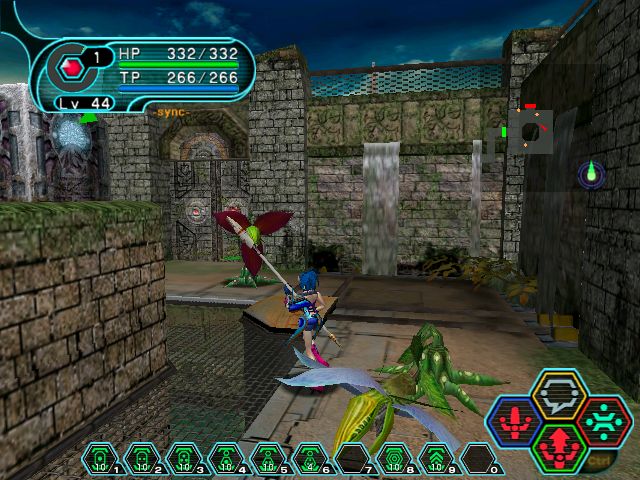640x480 pixels.
Task: Trigger hotbar slot number 5
Action: click(x=266, y=460)
